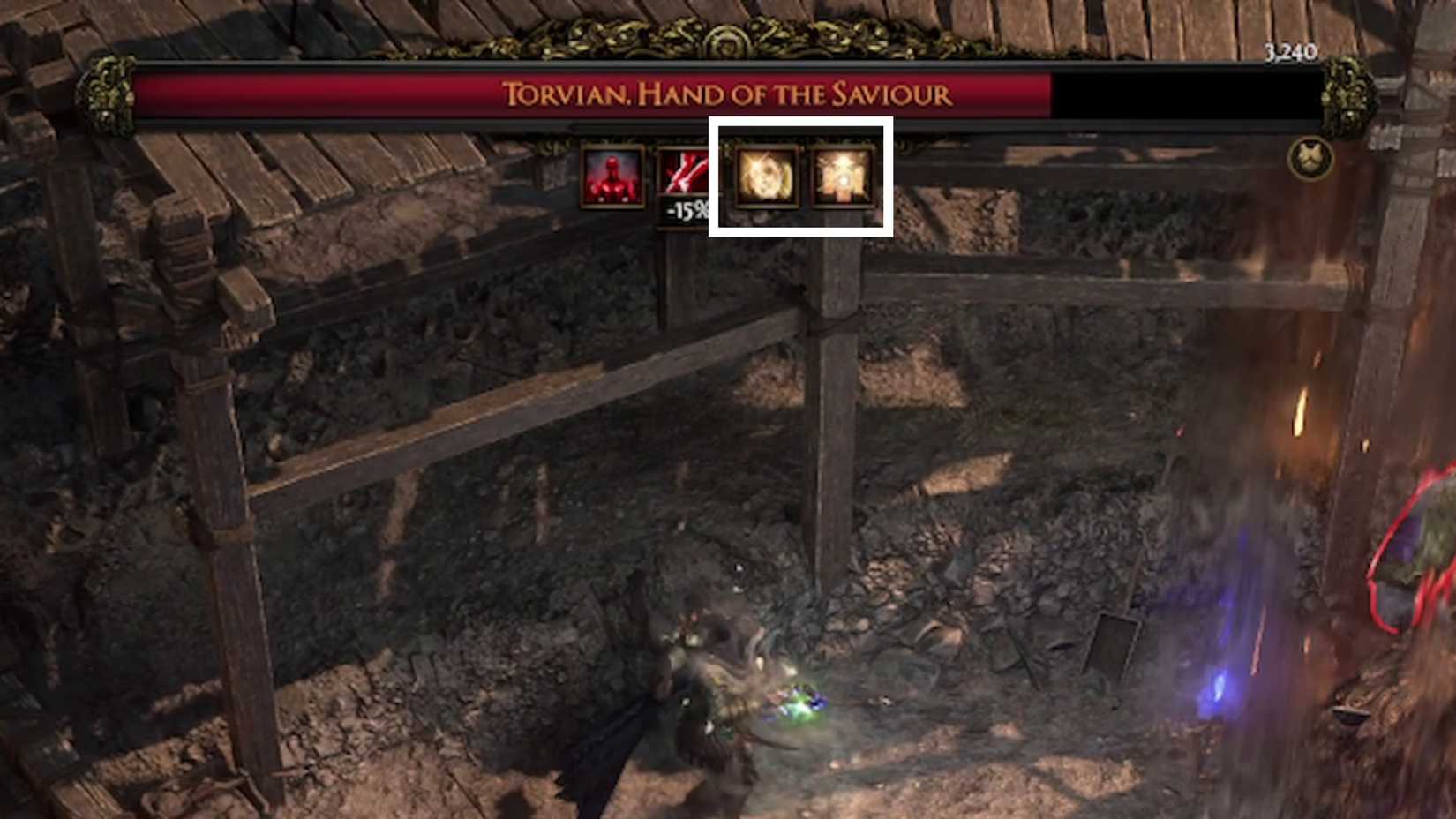Expand the buff icons beneath the boss bar
1456x819 pixels.
click(728, 177)
